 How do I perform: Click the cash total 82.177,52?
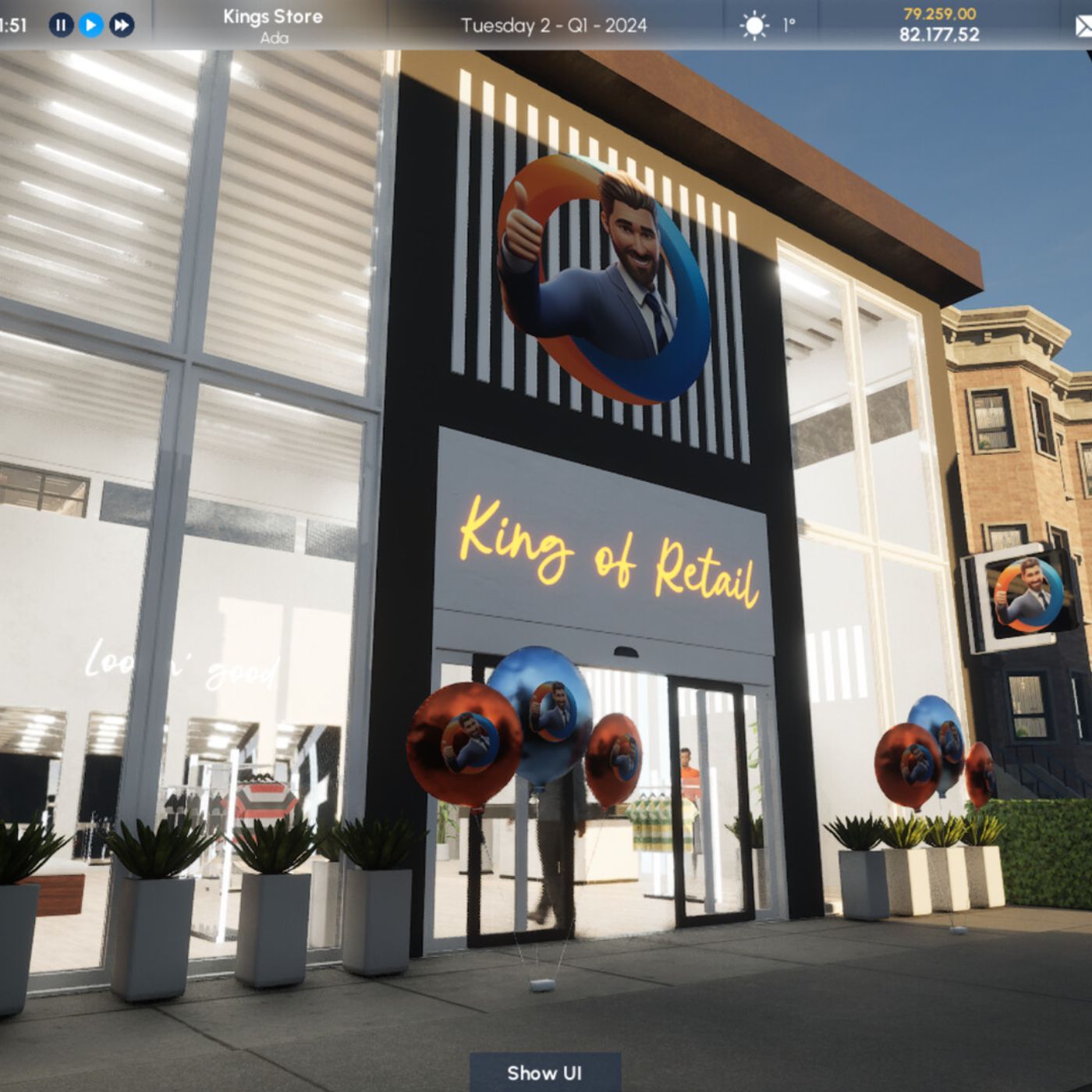(939, 33)
